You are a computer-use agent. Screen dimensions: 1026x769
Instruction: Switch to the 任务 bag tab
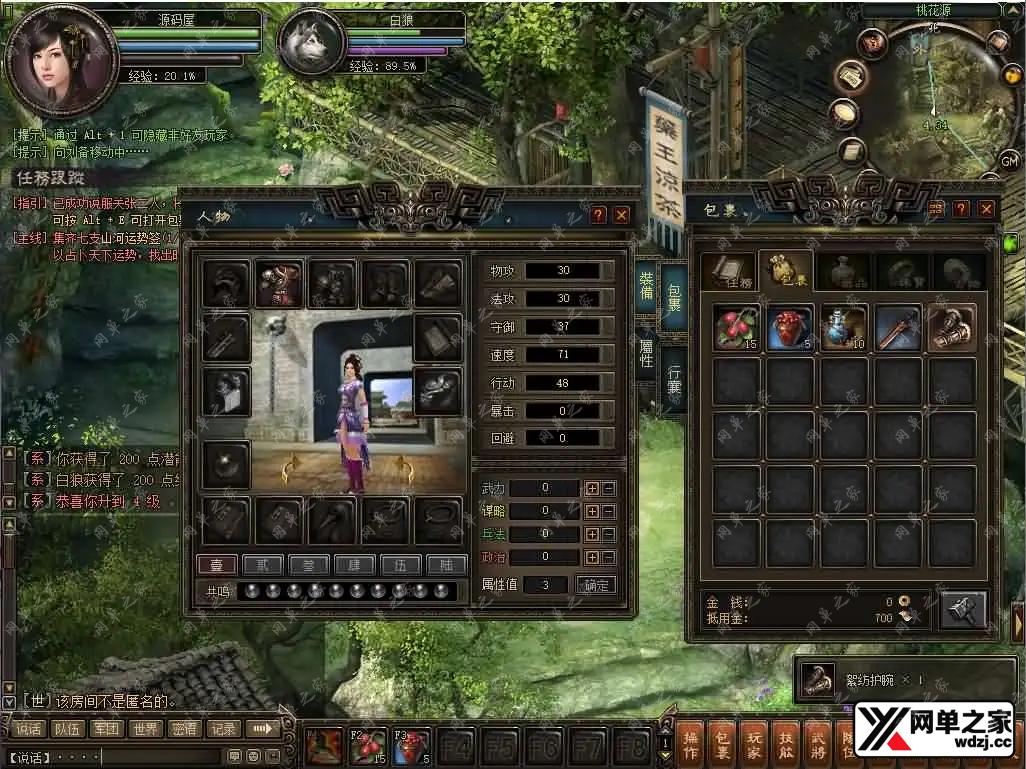pos(728,272)
